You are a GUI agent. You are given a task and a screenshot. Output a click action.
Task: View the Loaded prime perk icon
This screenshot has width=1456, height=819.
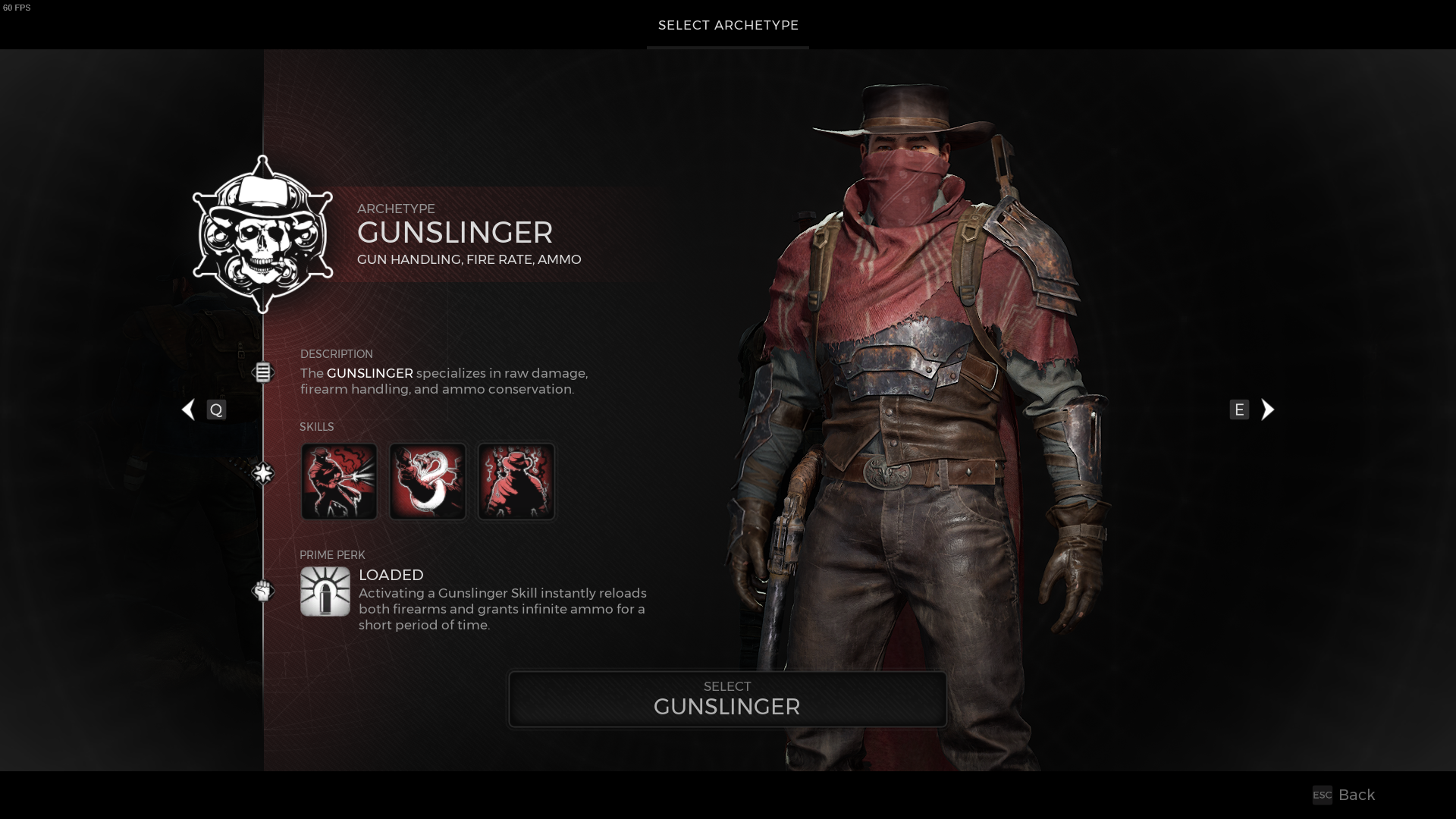(x=325, y=591)
